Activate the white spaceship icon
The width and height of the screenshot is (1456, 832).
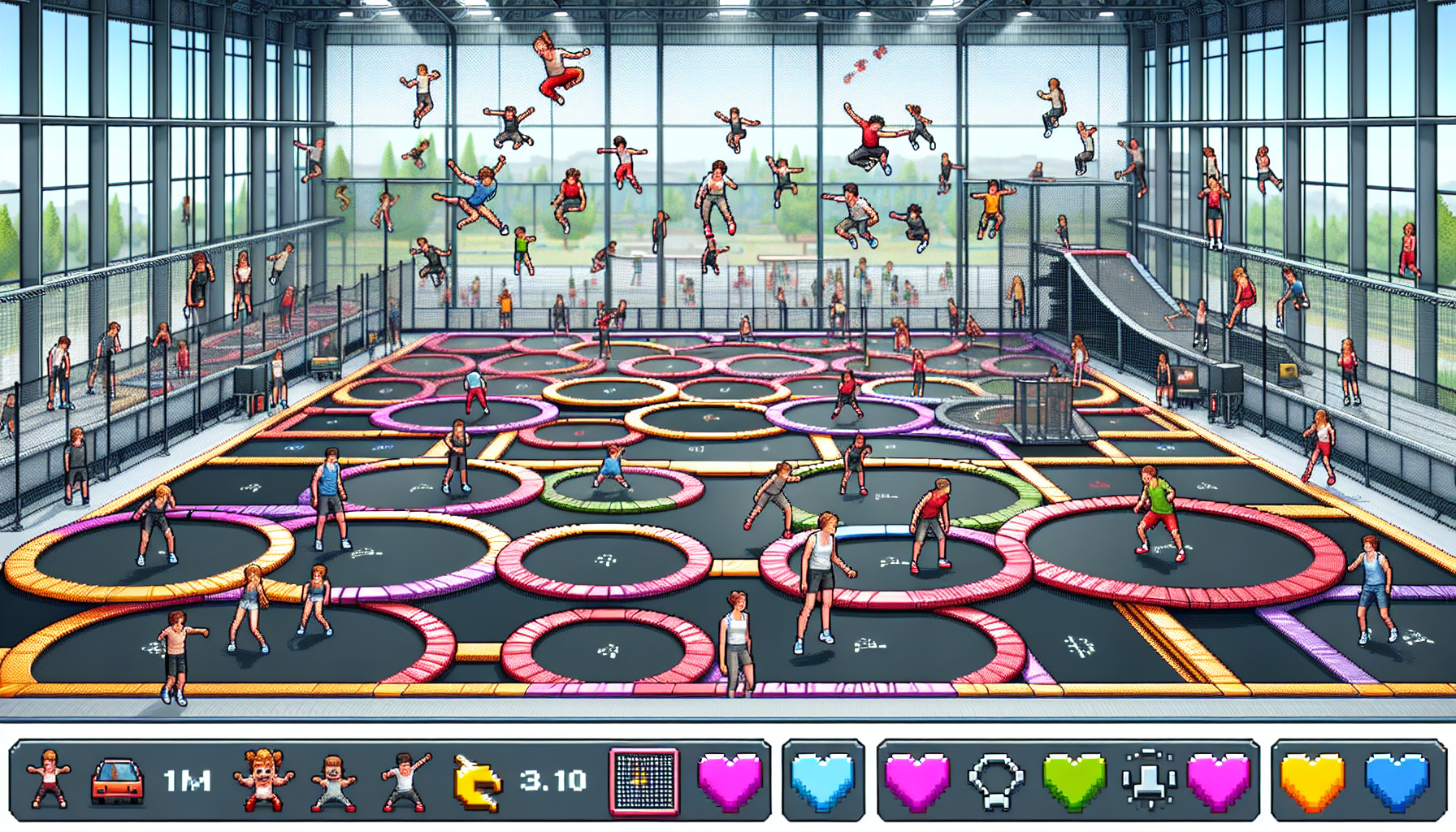coord(1148,782)
